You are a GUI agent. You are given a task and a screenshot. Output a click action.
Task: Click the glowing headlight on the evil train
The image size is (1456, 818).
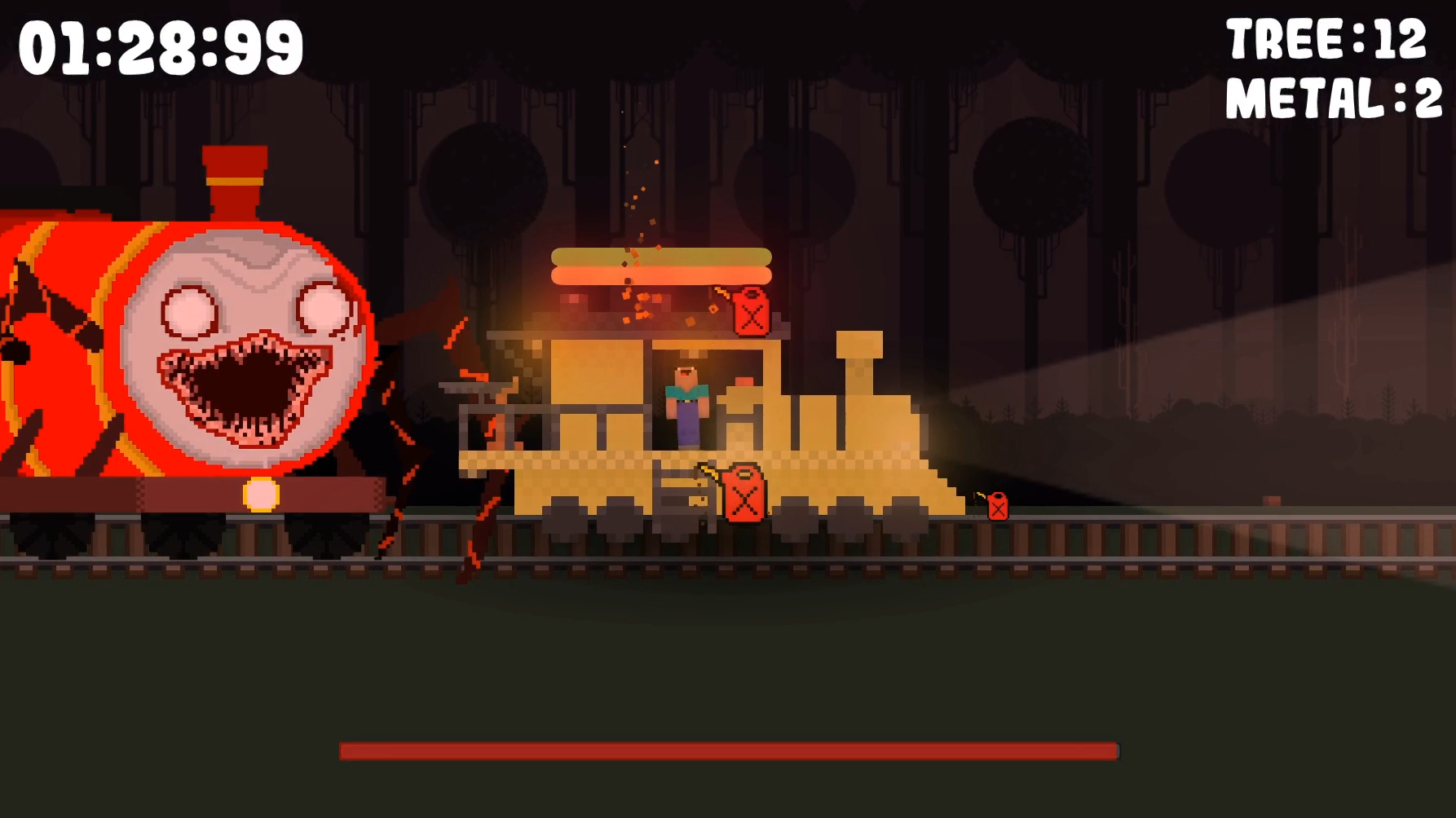(259, 495)
